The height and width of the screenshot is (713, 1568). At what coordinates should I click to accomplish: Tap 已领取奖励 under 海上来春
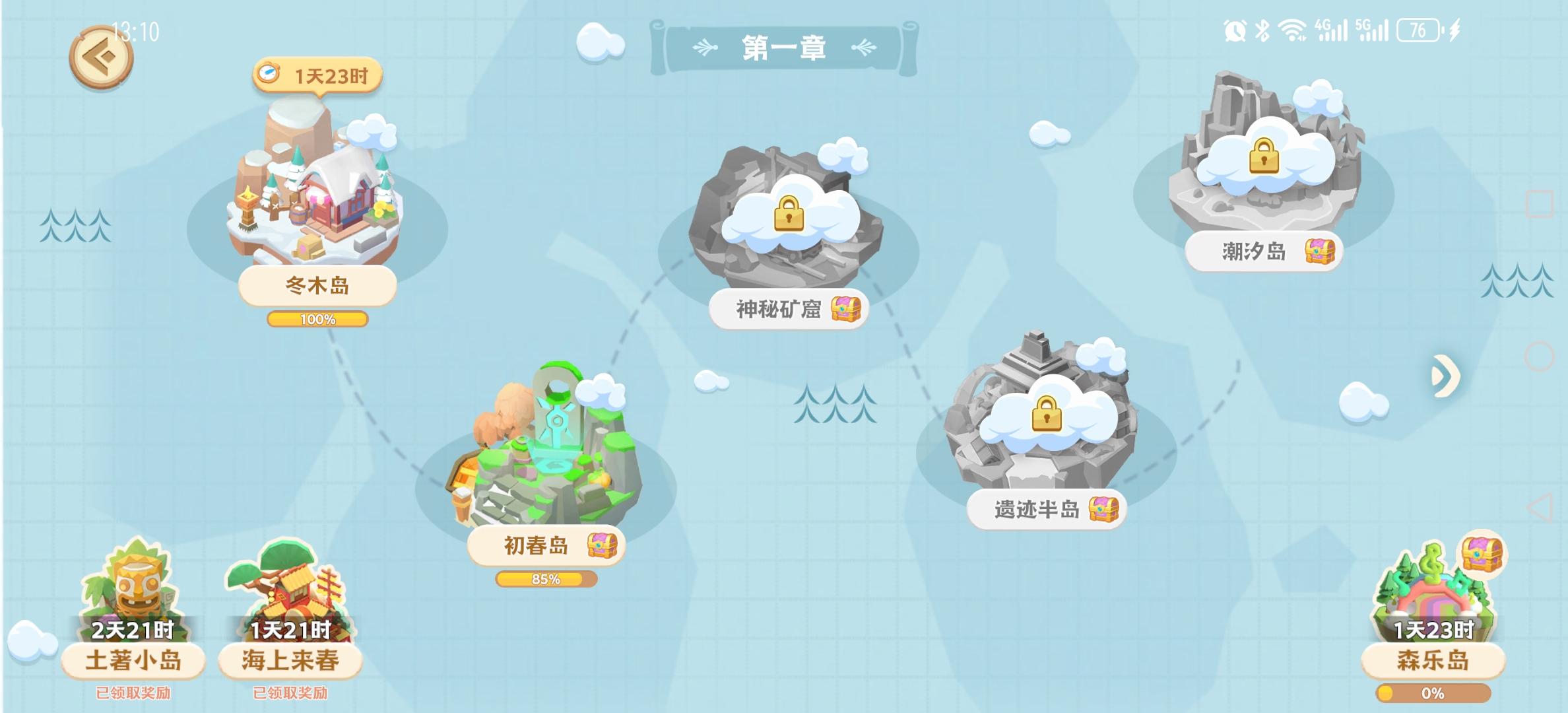click(x=289, y=690)
